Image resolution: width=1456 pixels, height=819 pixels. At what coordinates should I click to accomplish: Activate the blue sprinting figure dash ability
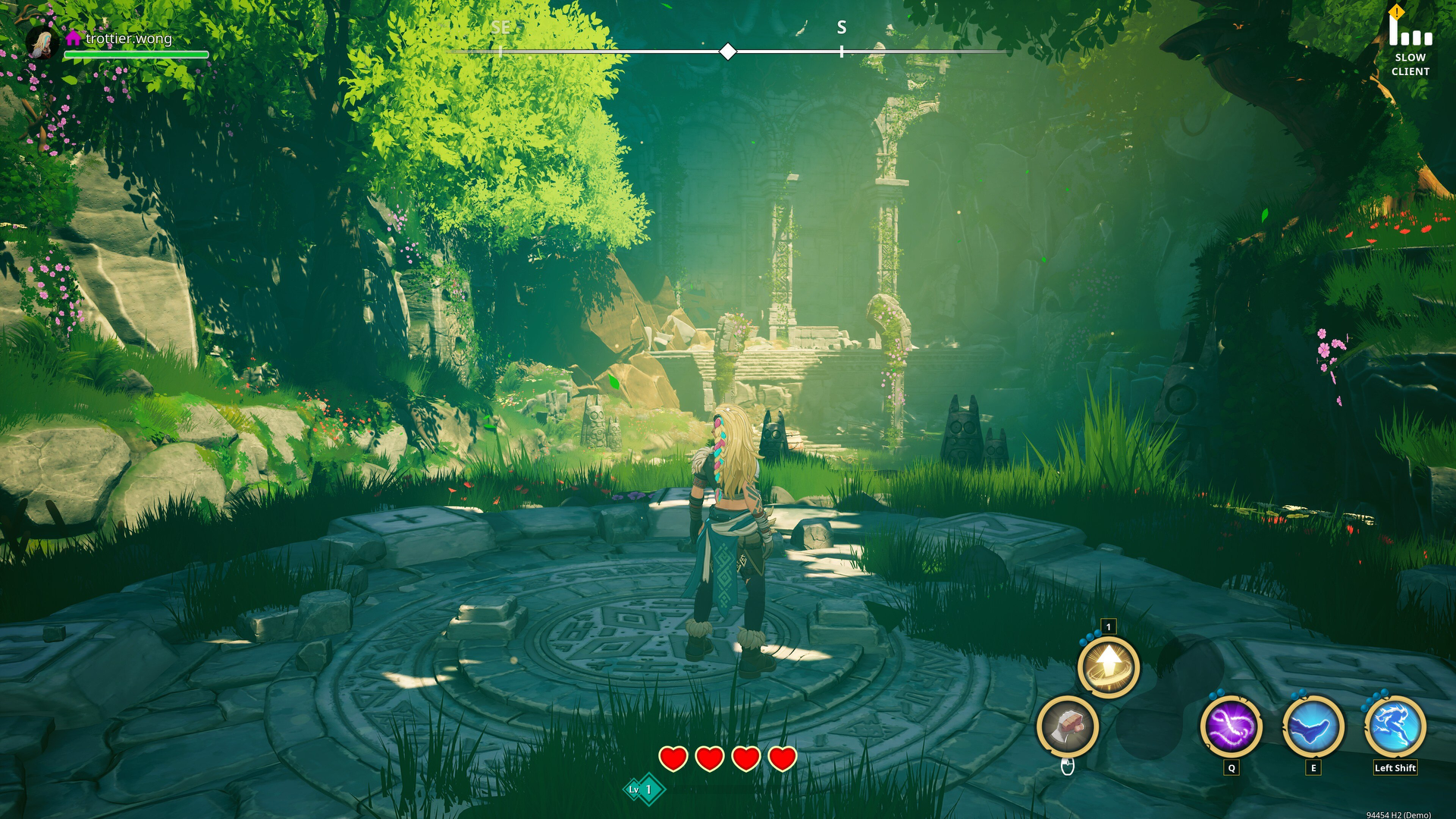(1395, 726)
